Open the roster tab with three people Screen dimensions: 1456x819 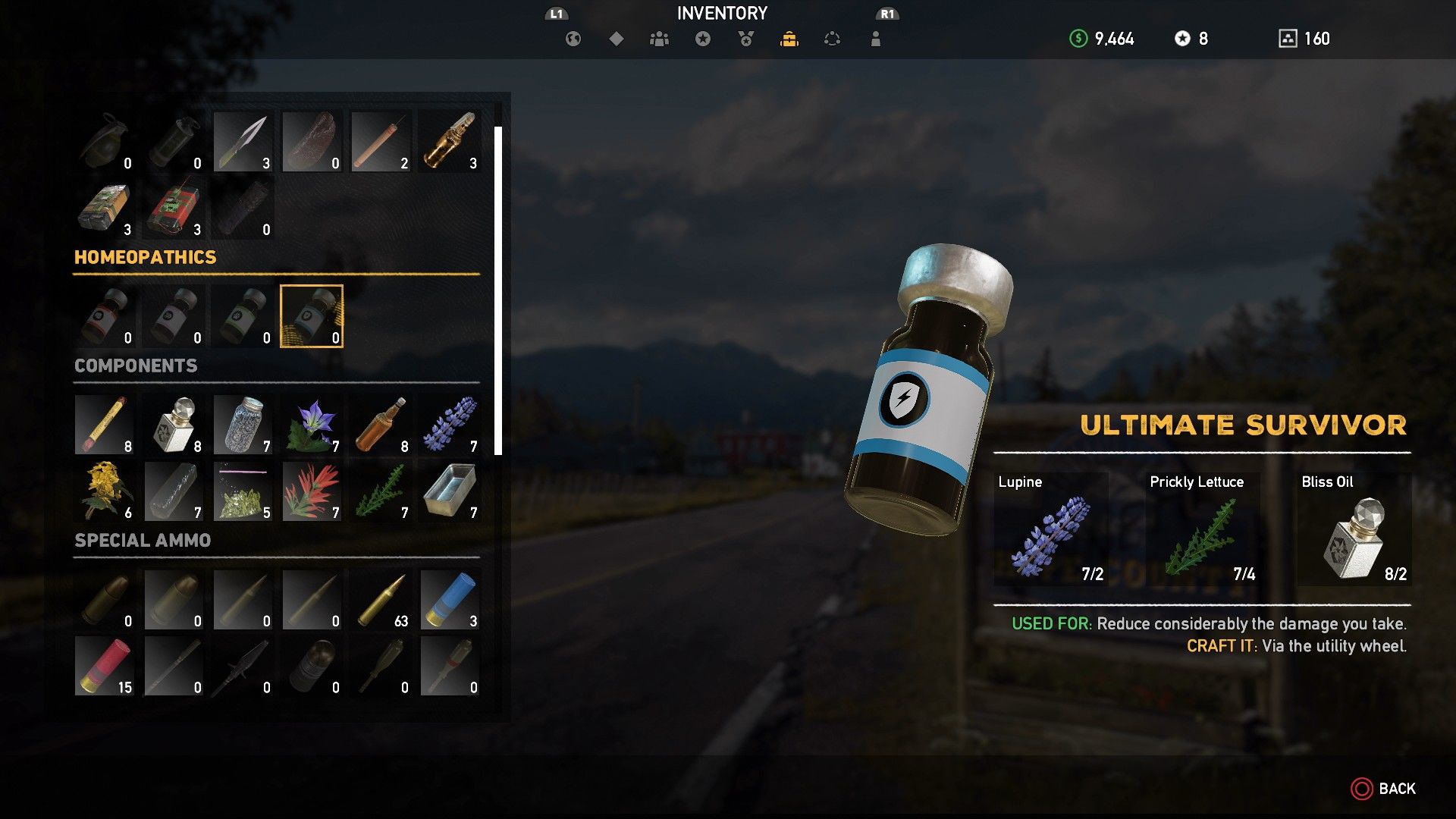tap(659, 39)
